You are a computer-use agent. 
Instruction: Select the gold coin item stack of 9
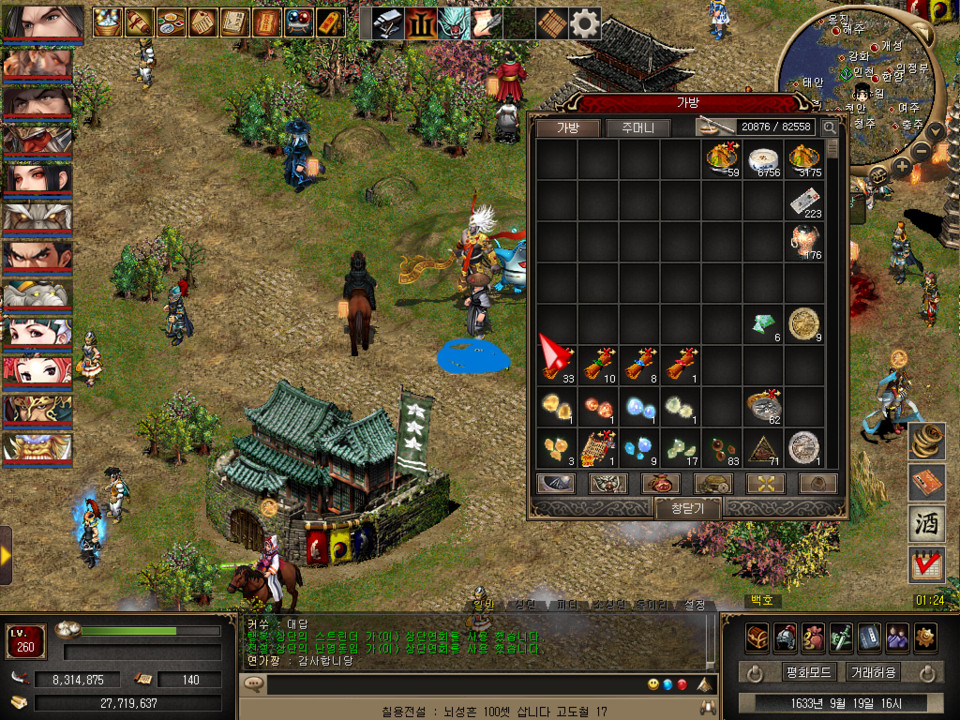click(804, 324)
